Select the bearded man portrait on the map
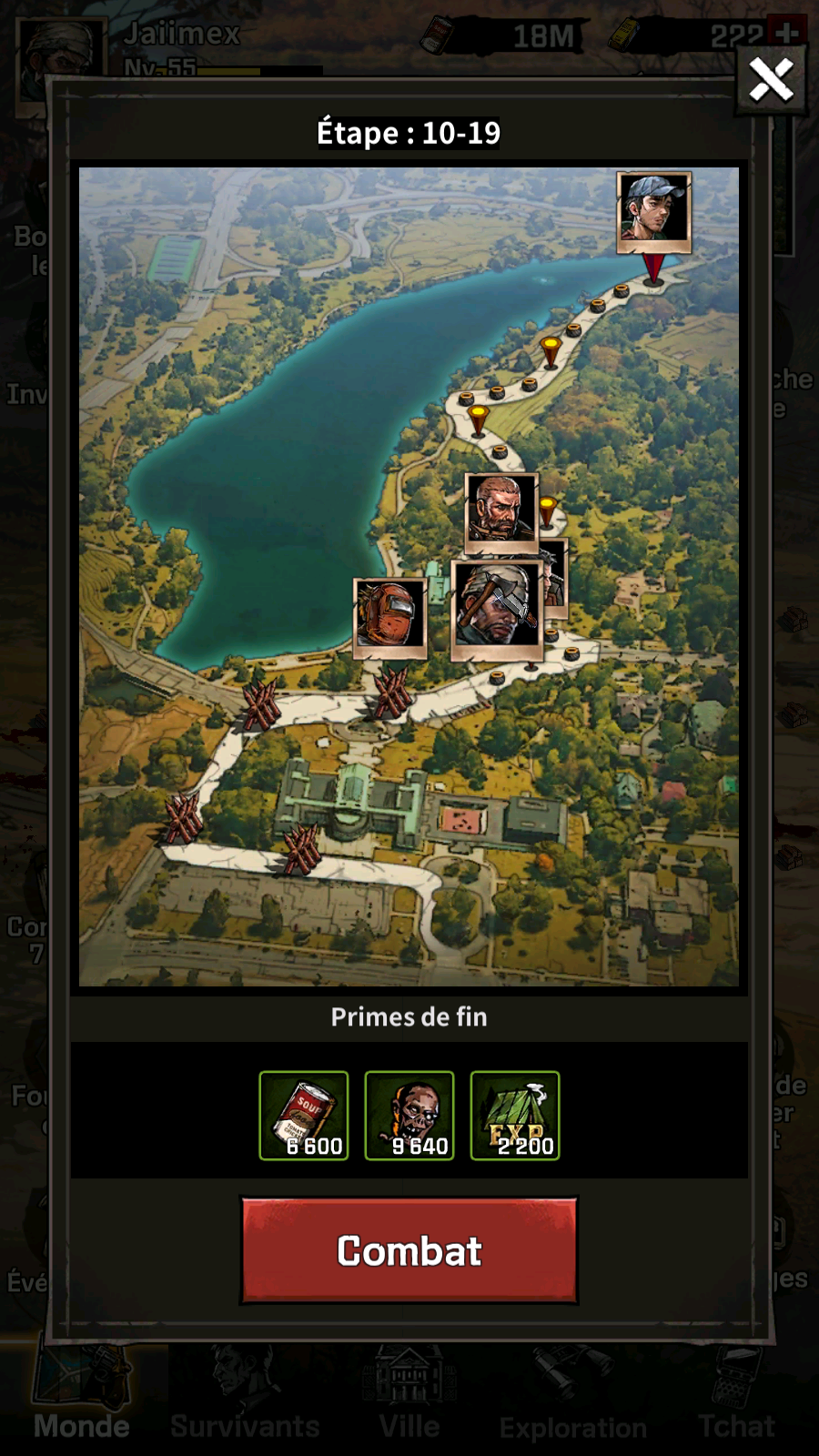Screen dimensions: 819x1456 tap(500, 512)
